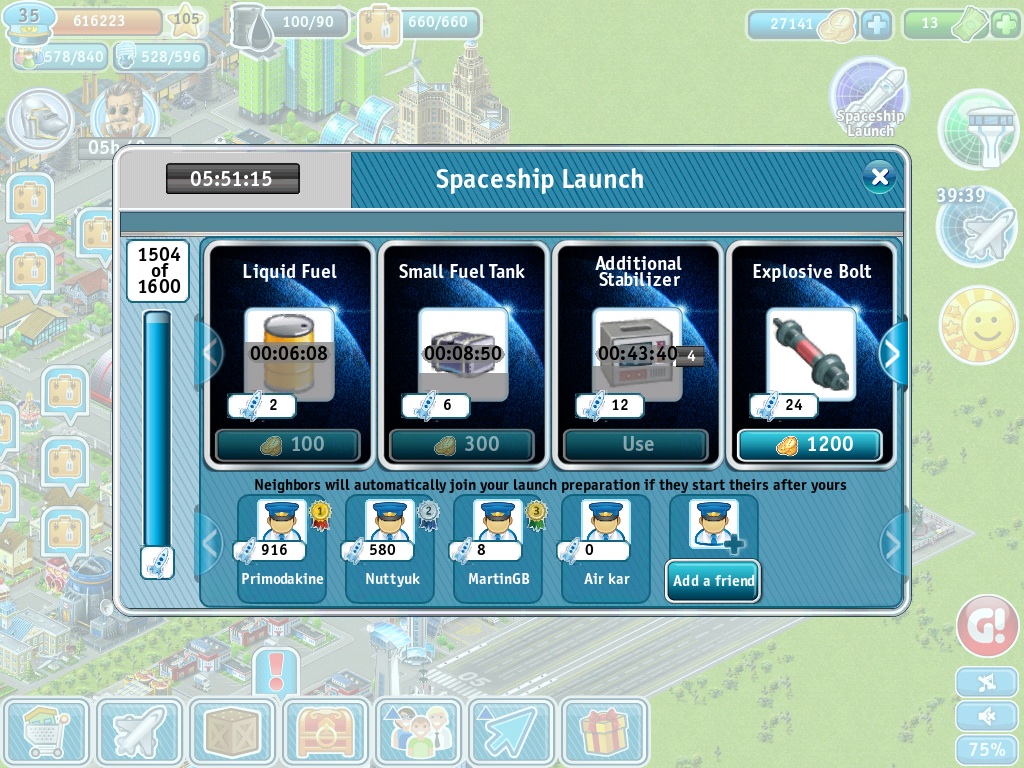
Task: Add more coins with plus button
Action: point(876,24)
